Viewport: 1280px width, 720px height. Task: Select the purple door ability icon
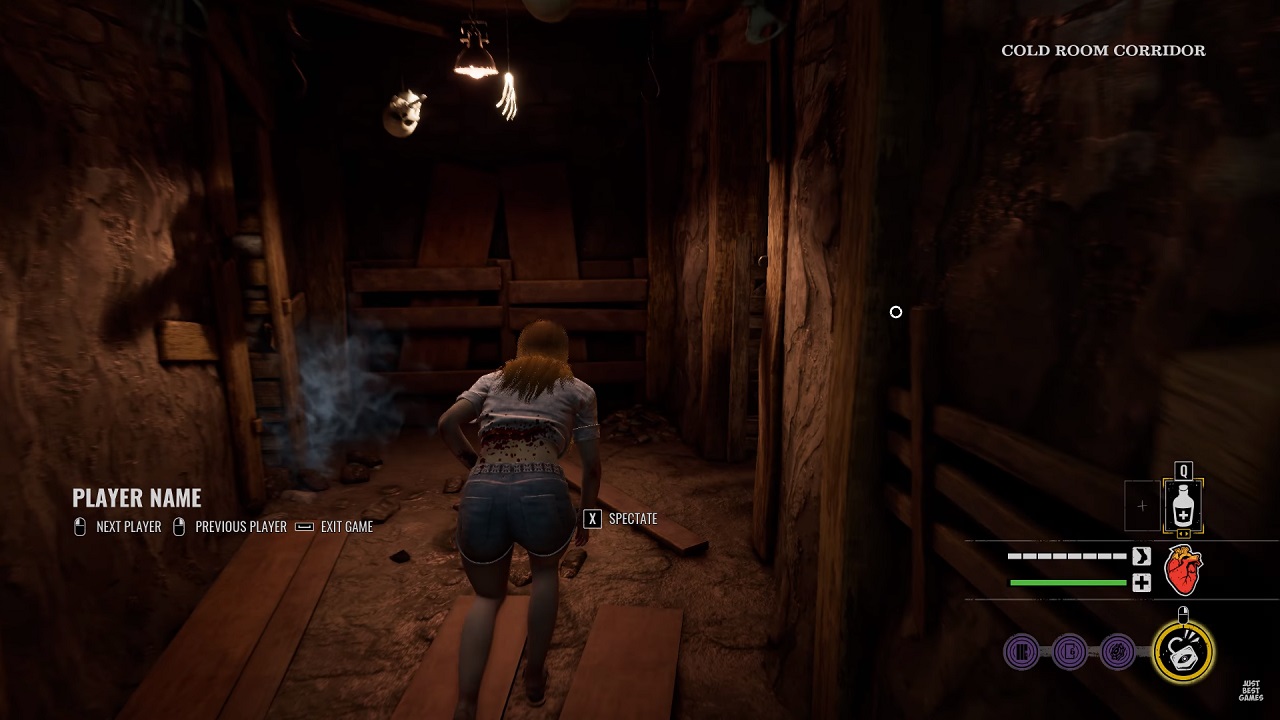pyautogui.click(x=1069, y=653)
